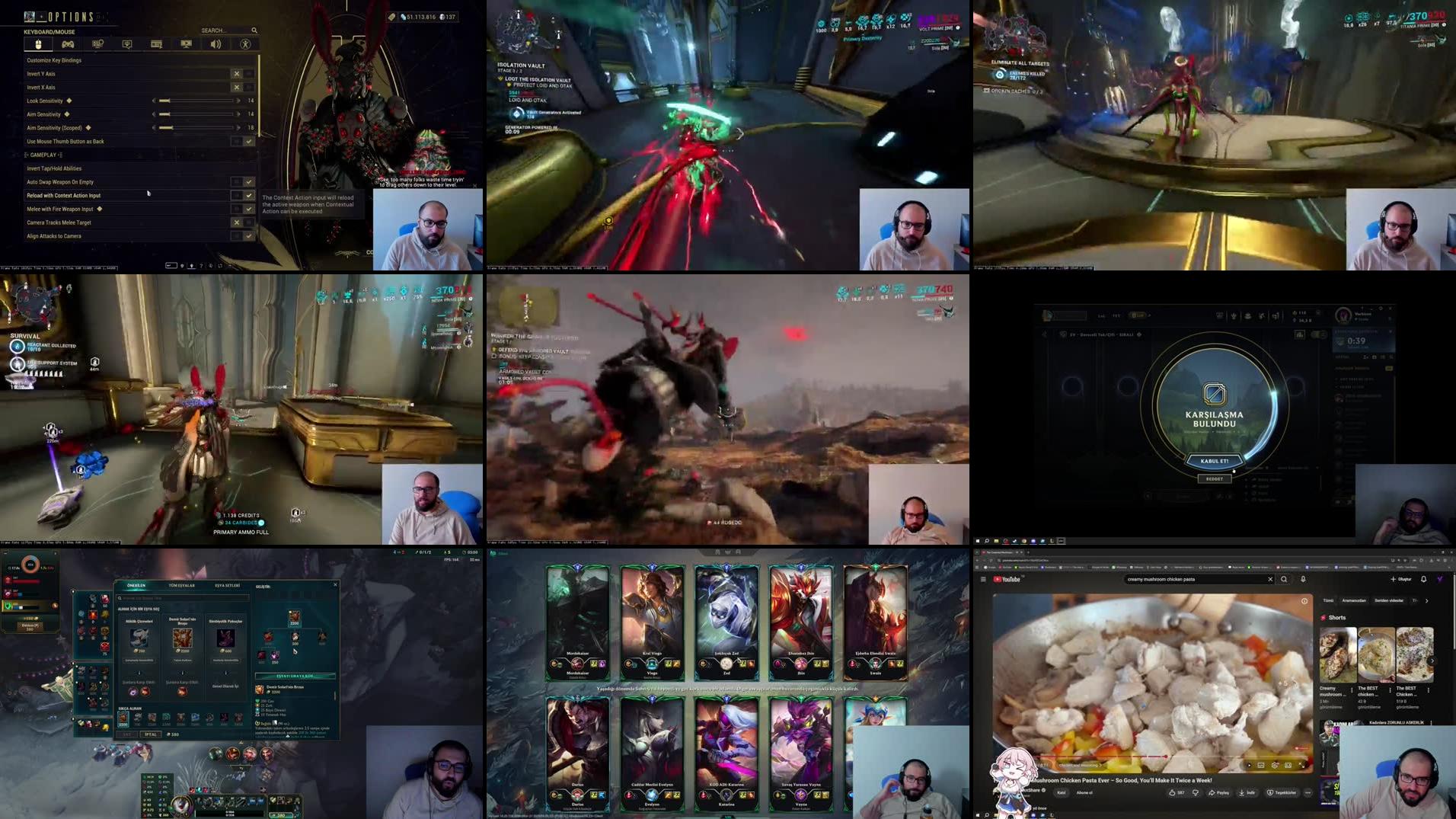Screen dimensions: 1456x819
Task: Toggle Camera Tracks Melee Target on
Action: click(247, 222)
